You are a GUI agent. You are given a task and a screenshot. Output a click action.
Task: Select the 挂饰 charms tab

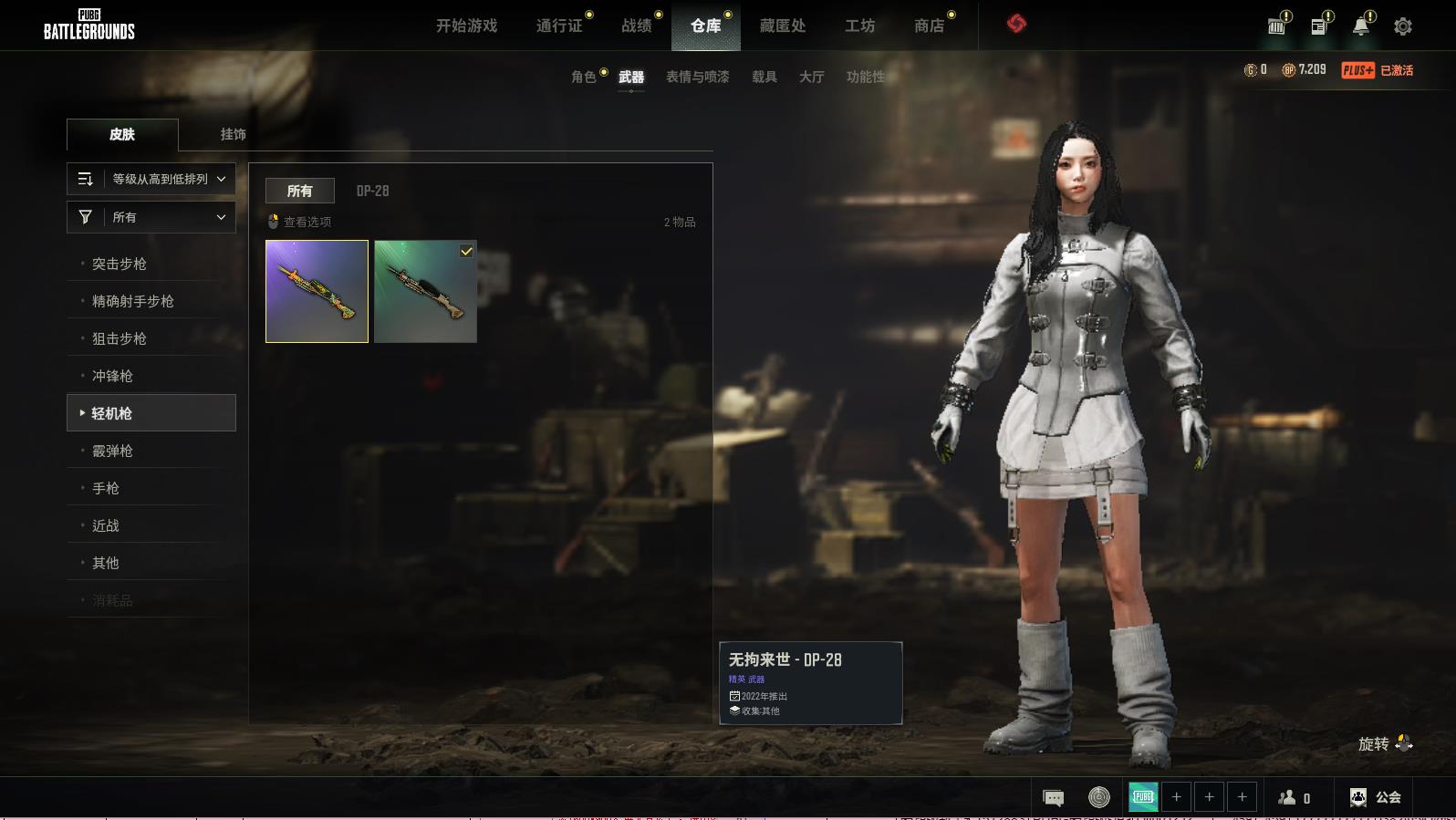click(233, 134)
